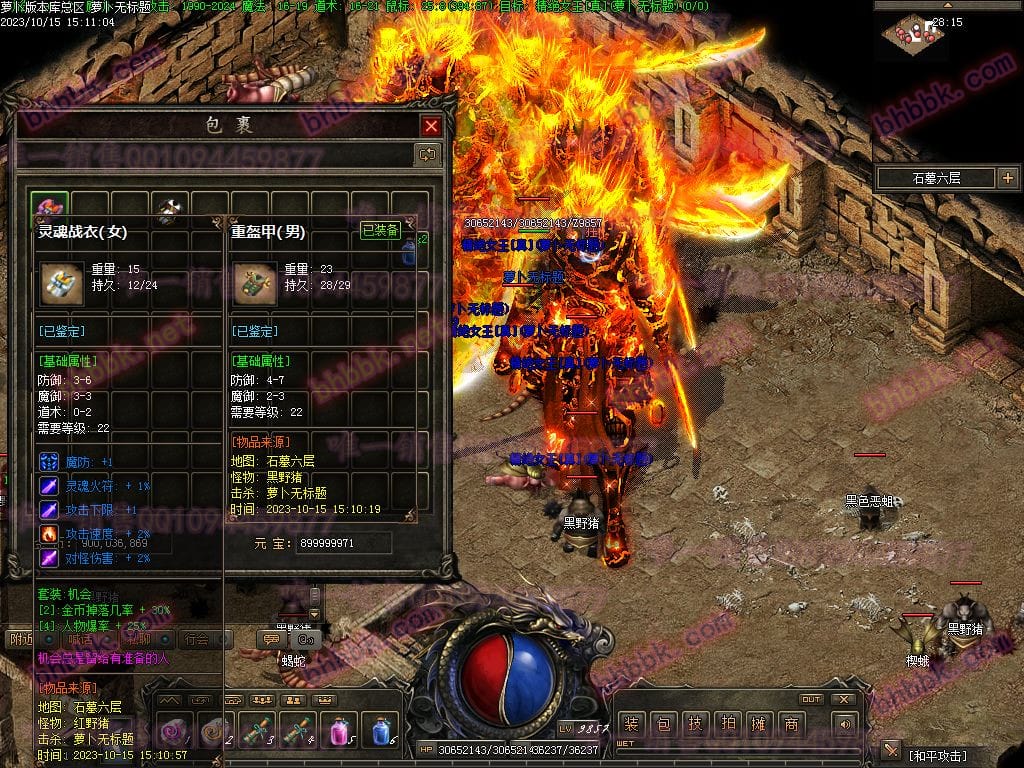Switch to the 行会 guild chat channel
The image size is (1024, 768).
pos(196,639)
